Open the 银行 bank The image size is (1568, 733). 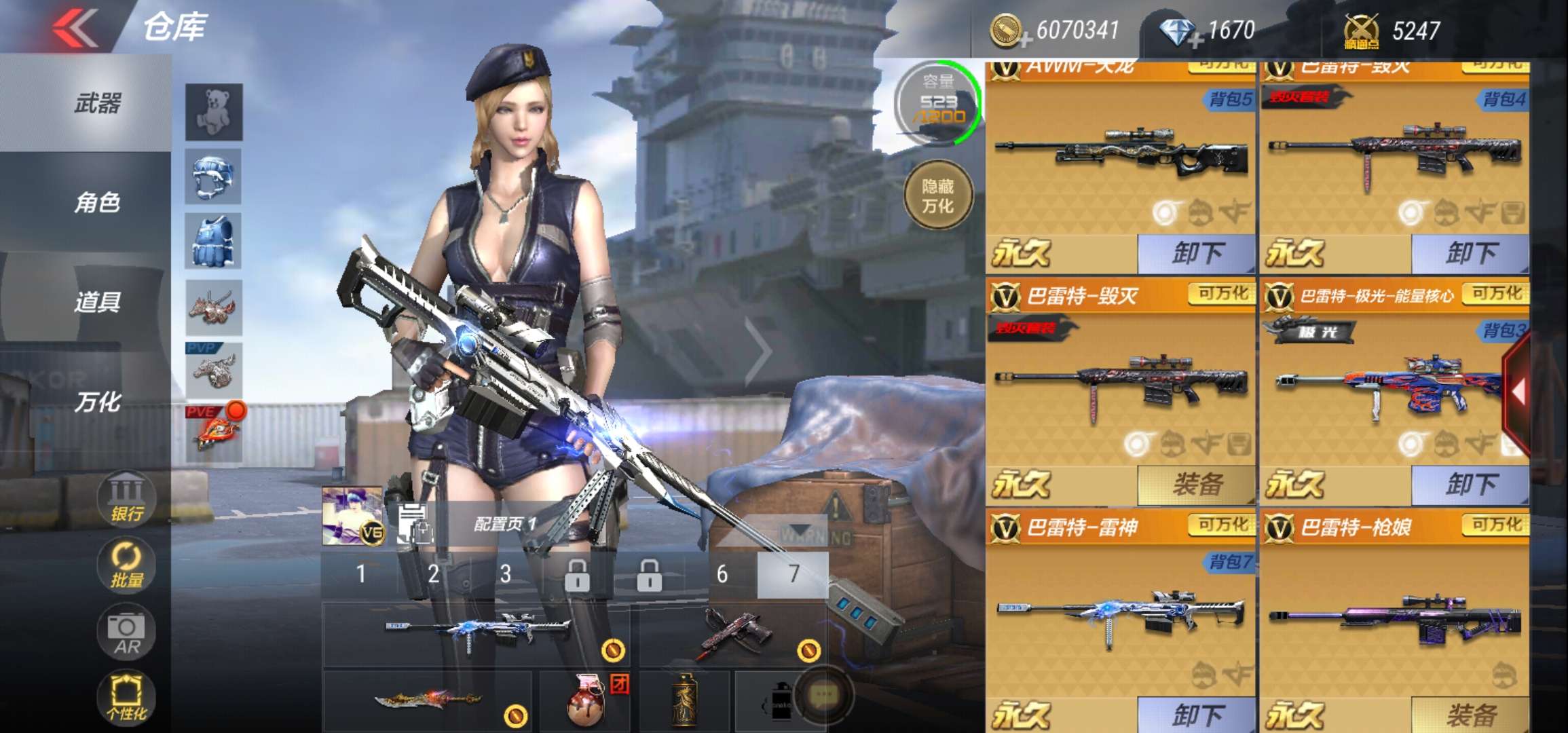(x=126, y=500)
